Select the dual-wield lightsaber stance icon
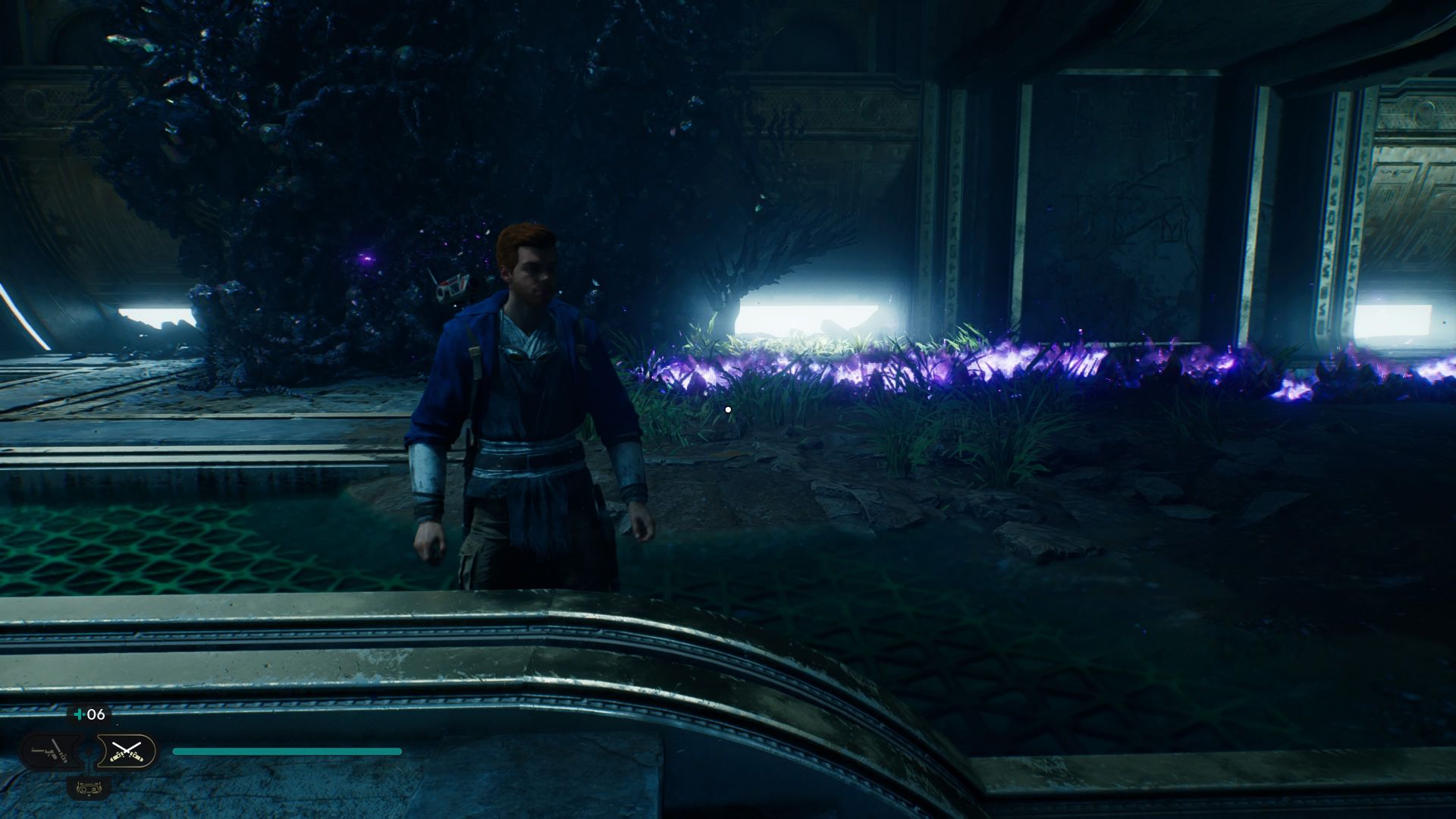 [127, 751]
